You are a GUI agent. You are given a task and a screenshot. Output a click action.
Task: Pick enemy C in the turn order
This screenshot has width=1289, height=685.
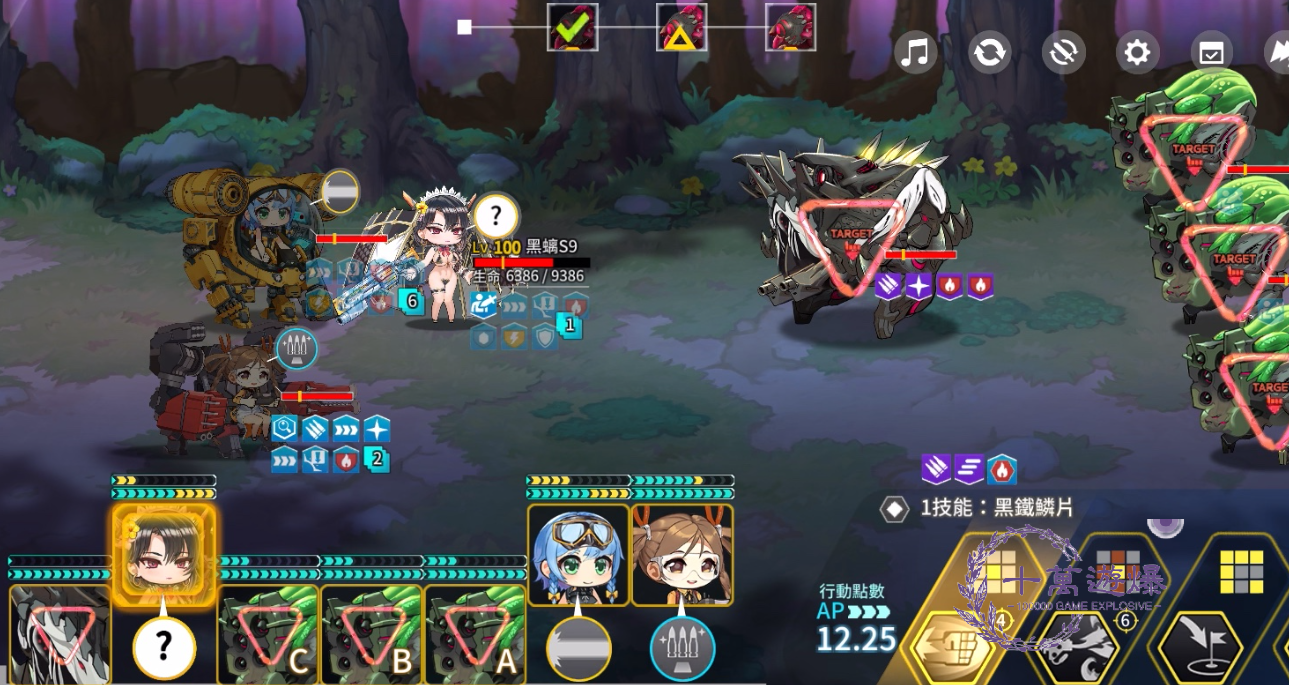[268, 634]
